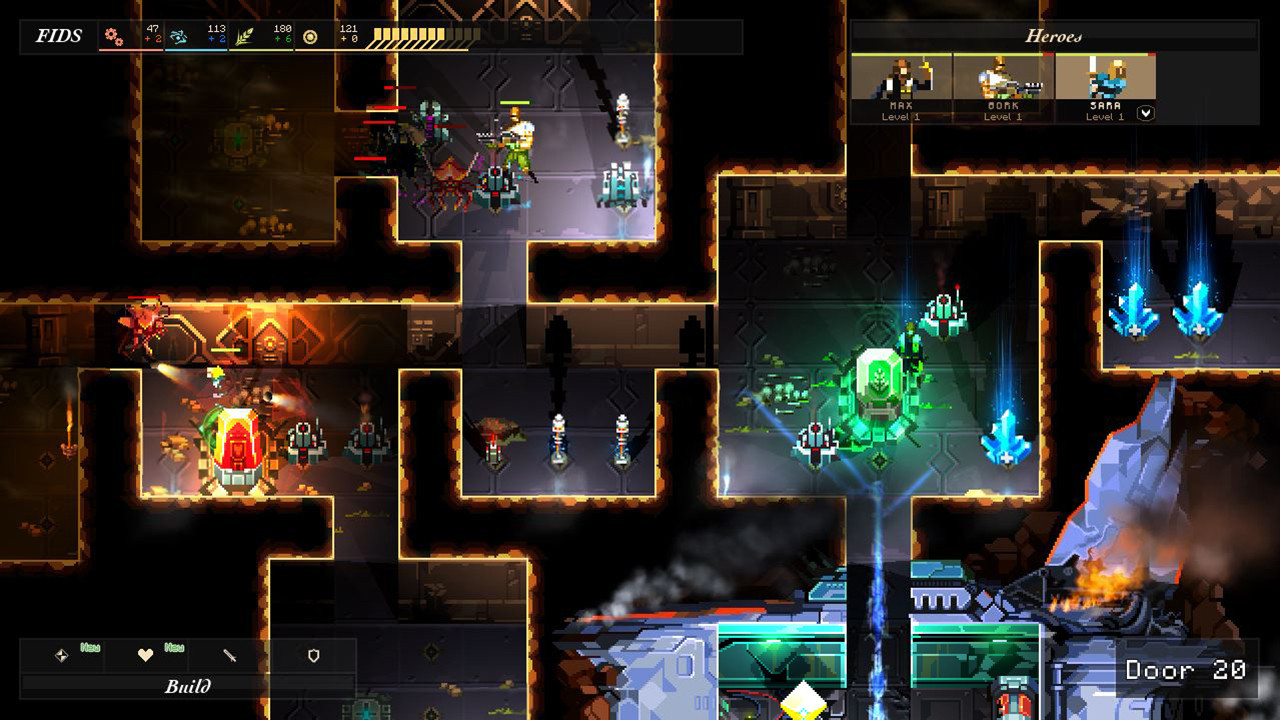Viewport: 1280px width, 720px height.
Task: Select hero Gork's portrait
Action: point(1003,80)
